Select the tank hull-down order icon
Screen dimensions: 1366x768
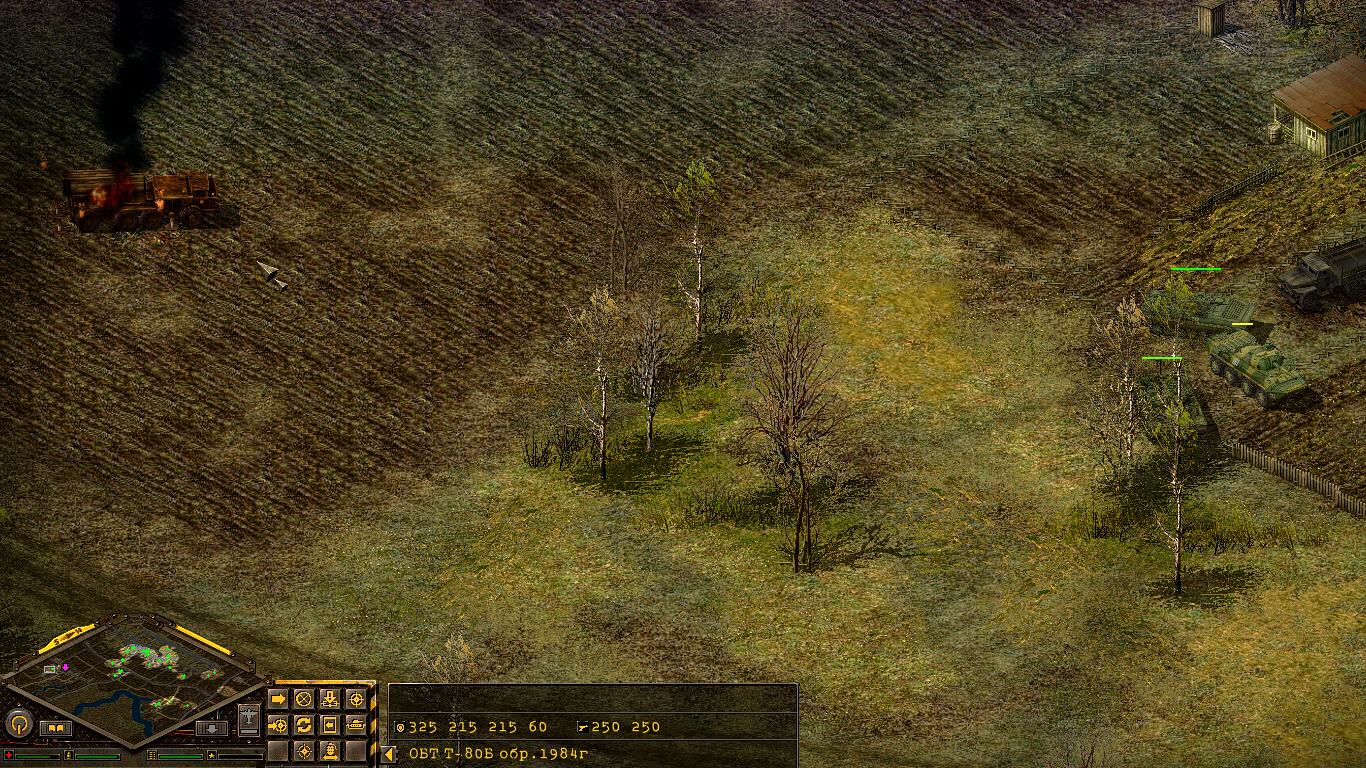click(x=358, y=725)
